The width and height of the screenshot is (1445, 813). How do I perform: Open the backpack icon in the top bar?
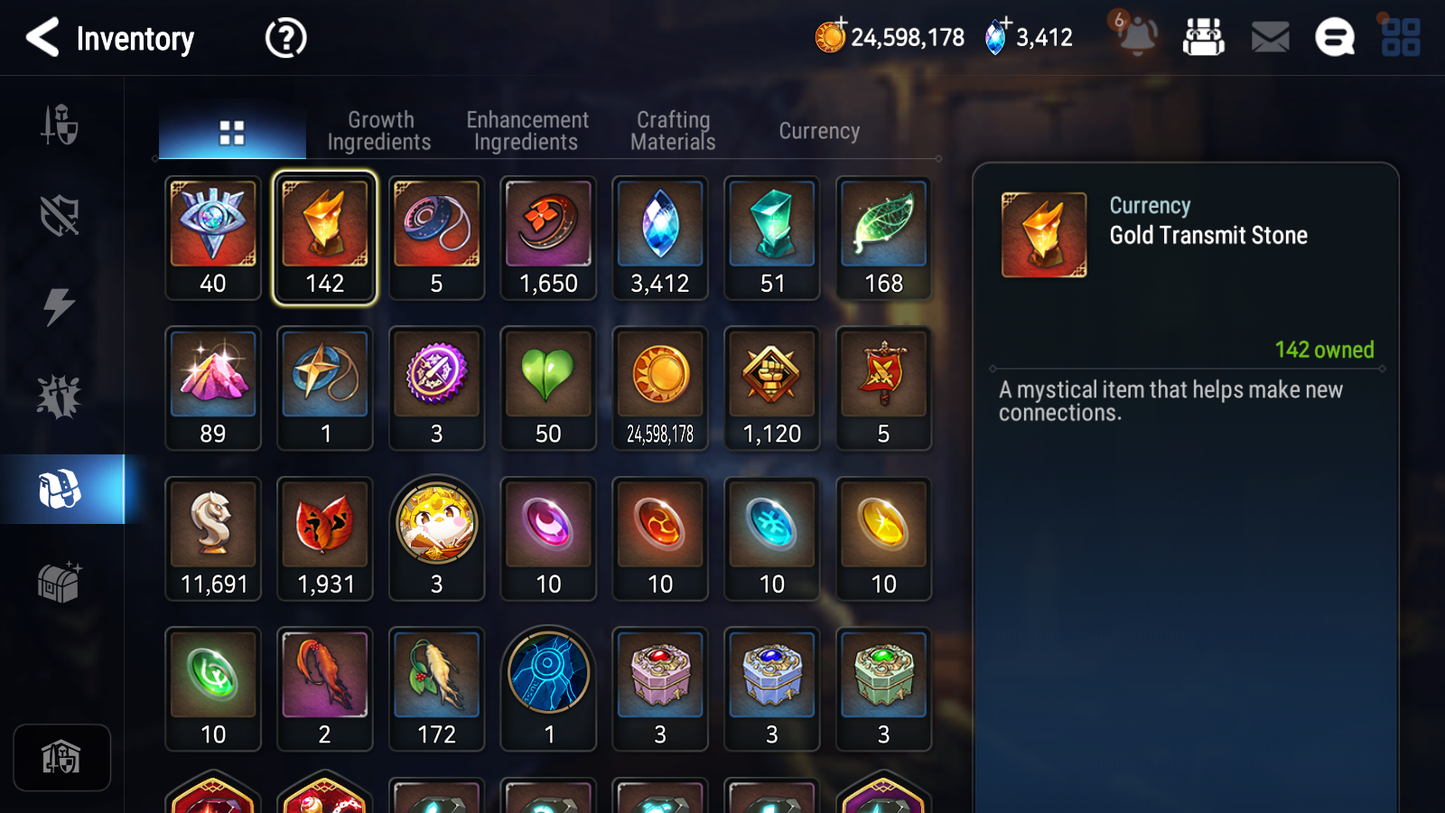click(x=1203, y=37)
